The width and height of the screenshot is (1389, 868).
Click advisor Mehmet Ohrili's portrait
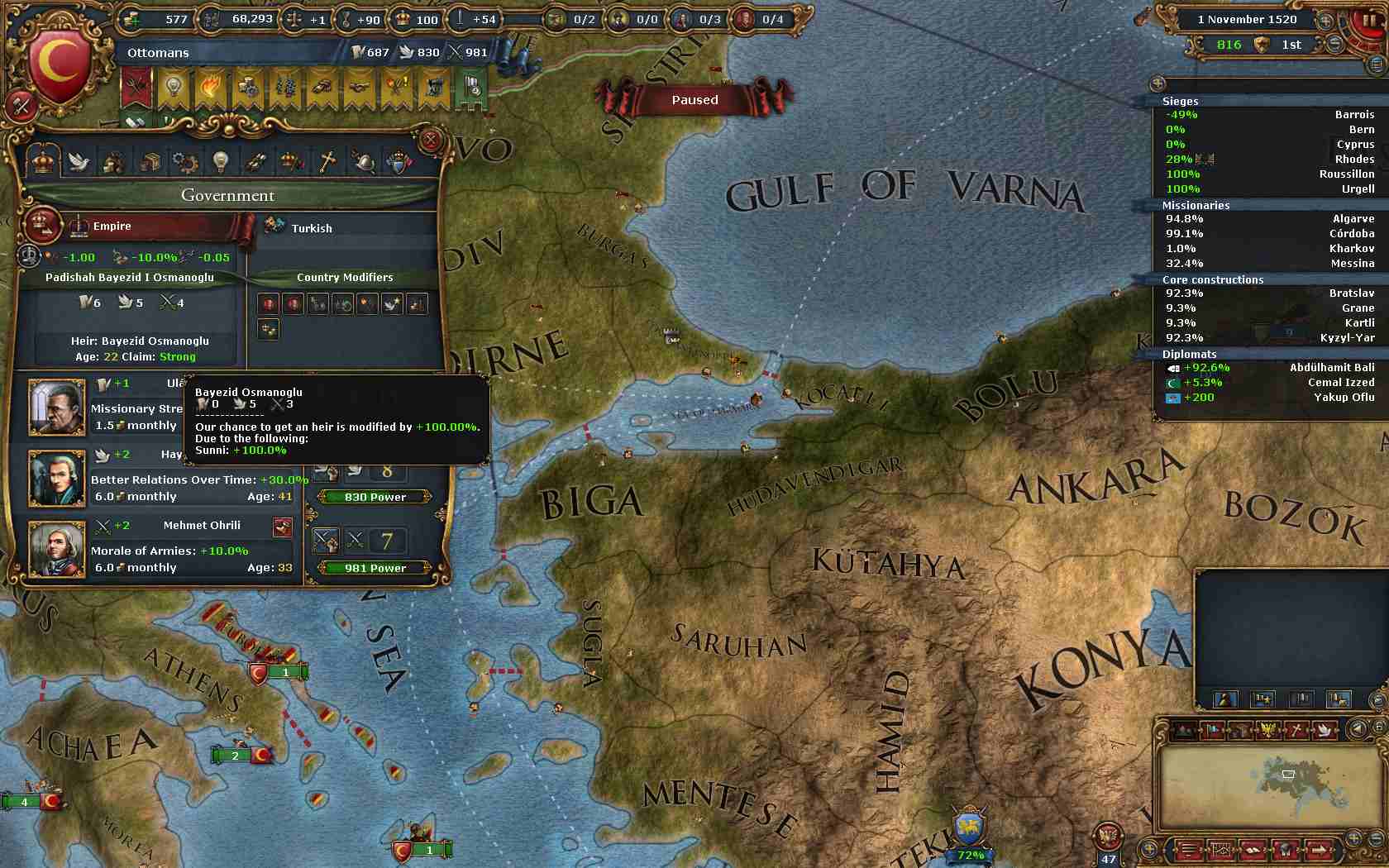pyautogui.click(x=57, y=549)
